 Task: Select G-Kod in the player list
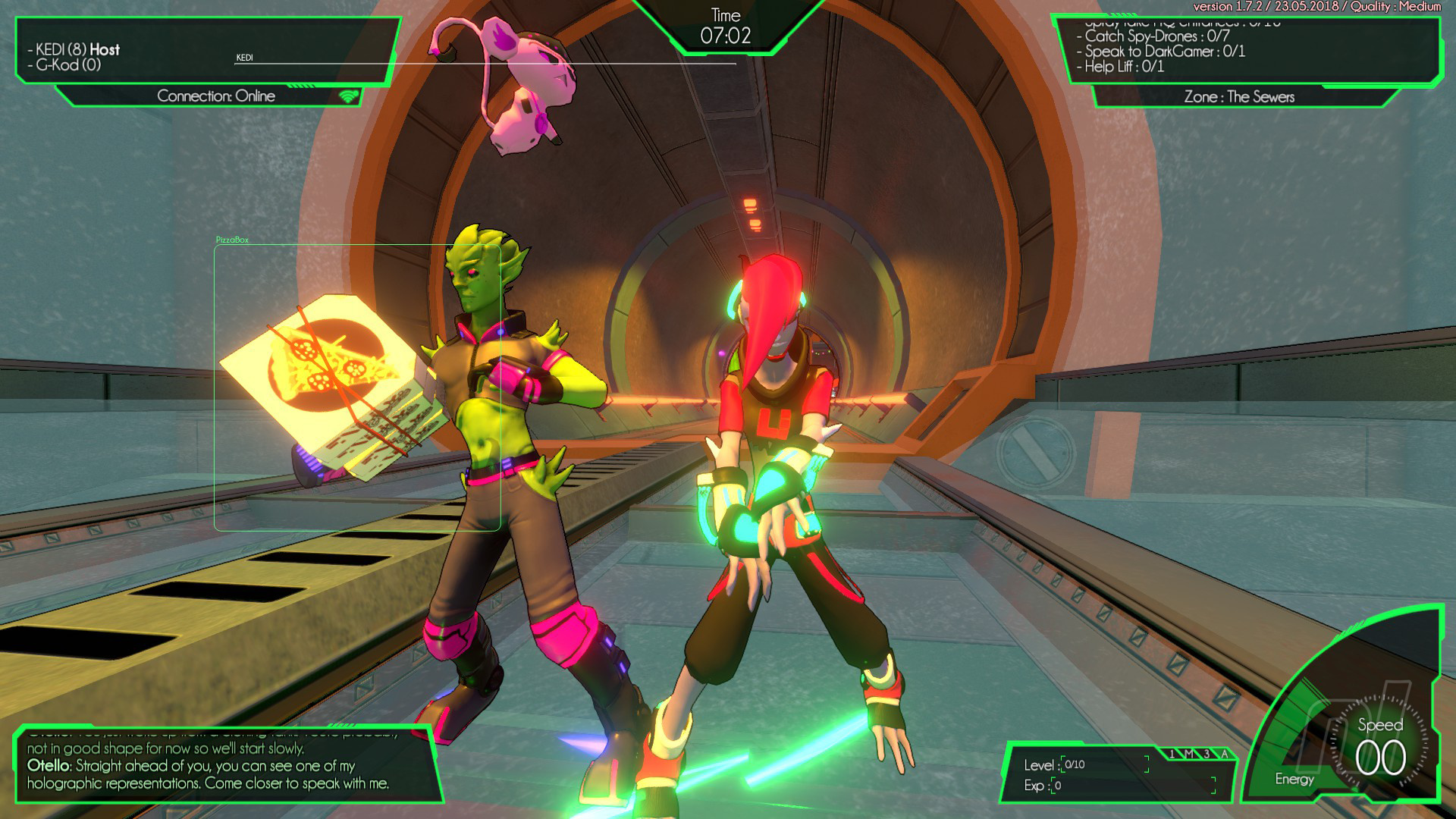(x=68, y=65)
